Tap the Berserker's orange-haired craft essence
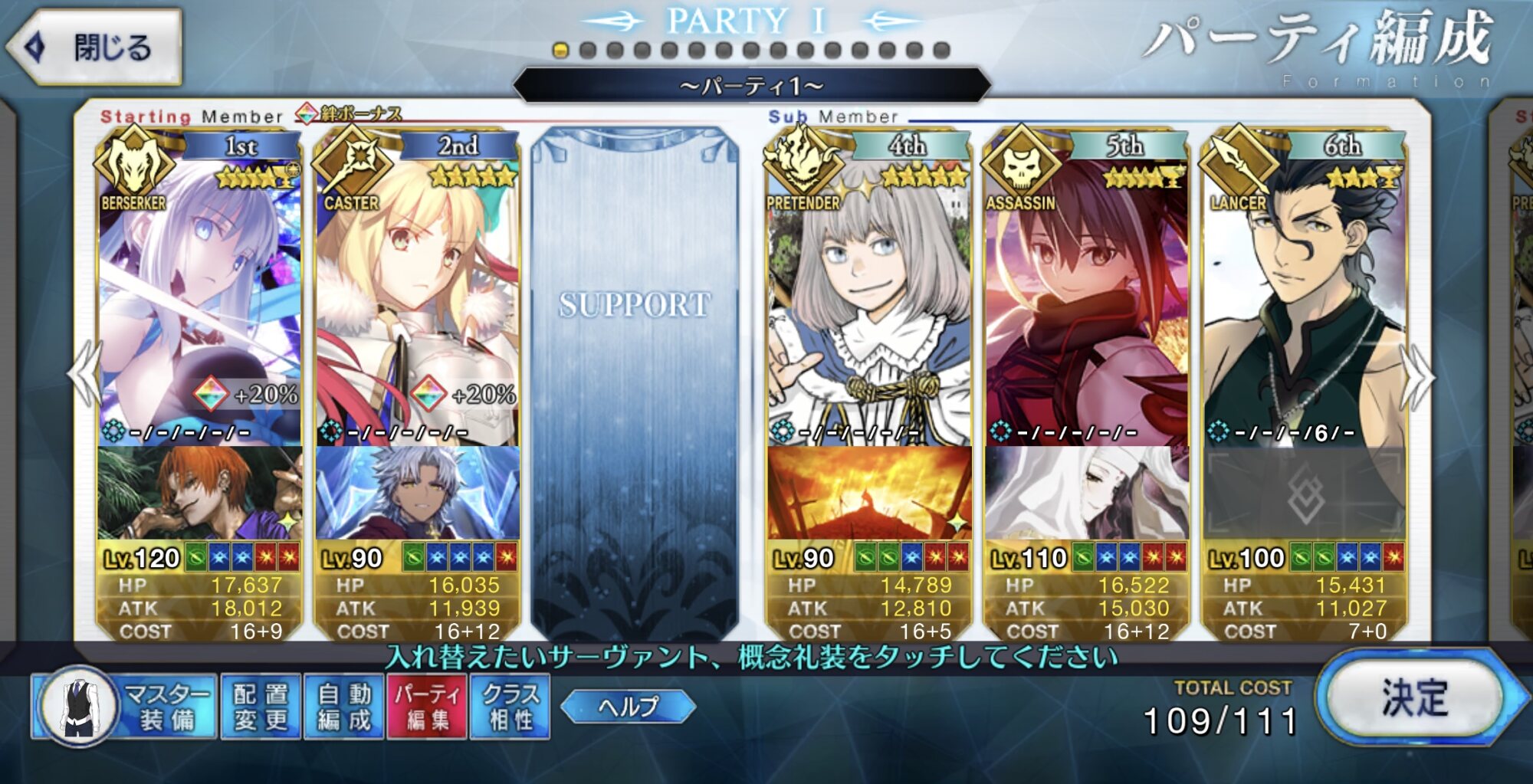1533x784 pixels. point(199,493)
